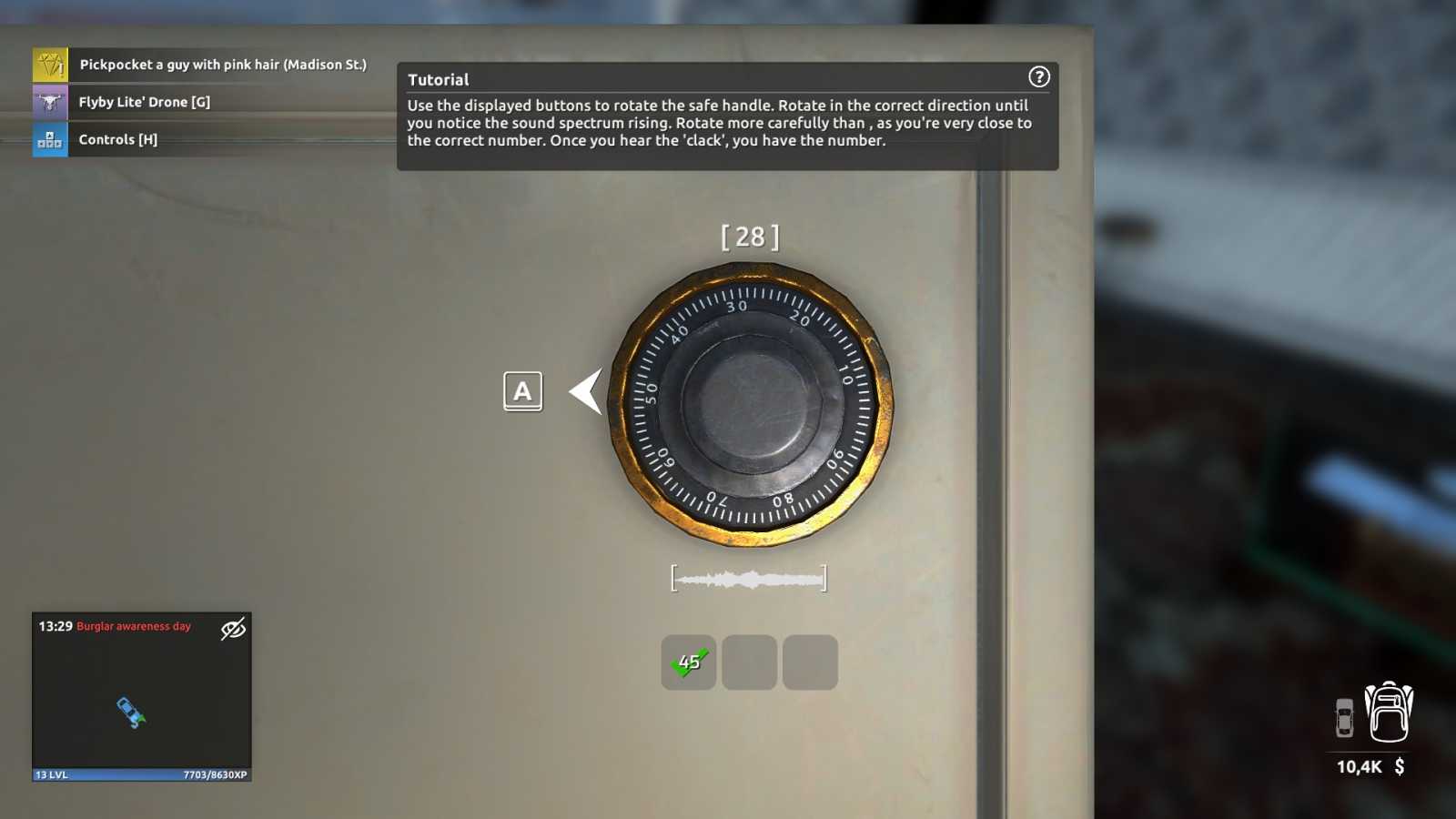Click the tutorial question mark icon
Image resolution: width=1456 pixels, height=819 pixels.
(1038, 77)
